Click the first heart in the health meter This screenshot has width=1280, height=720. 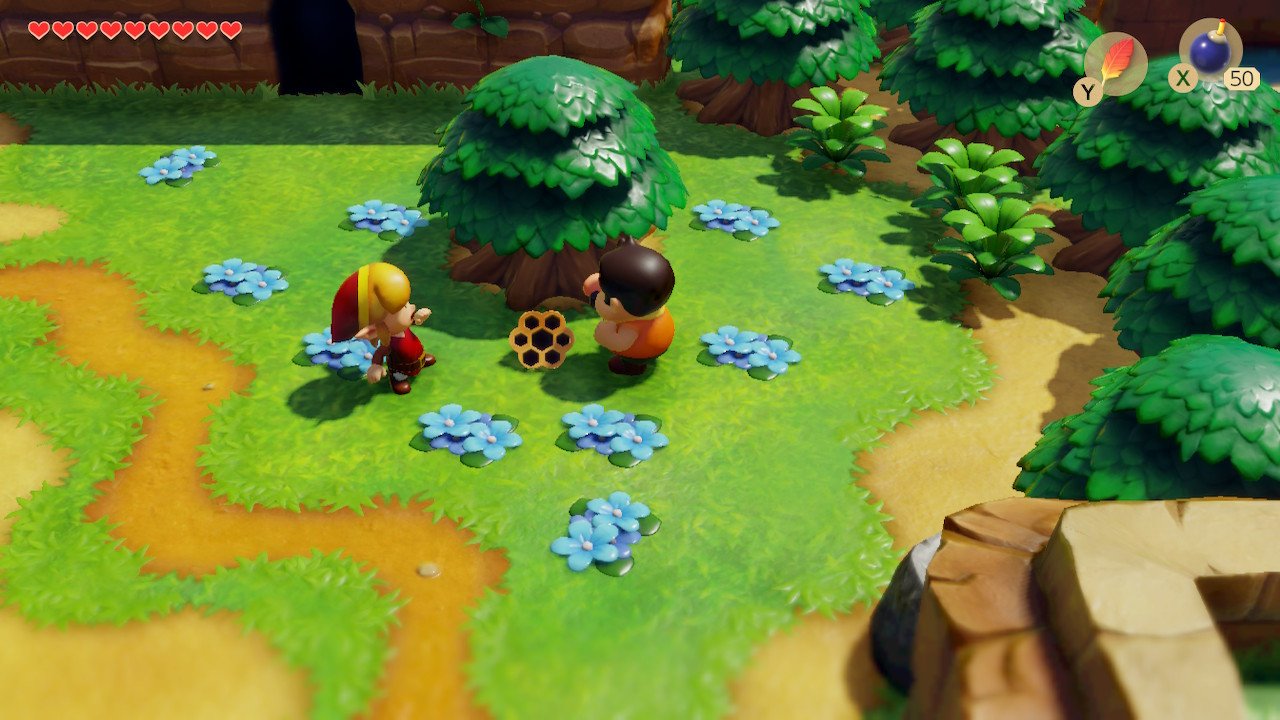pyautogui.click(x=39, y=31)
